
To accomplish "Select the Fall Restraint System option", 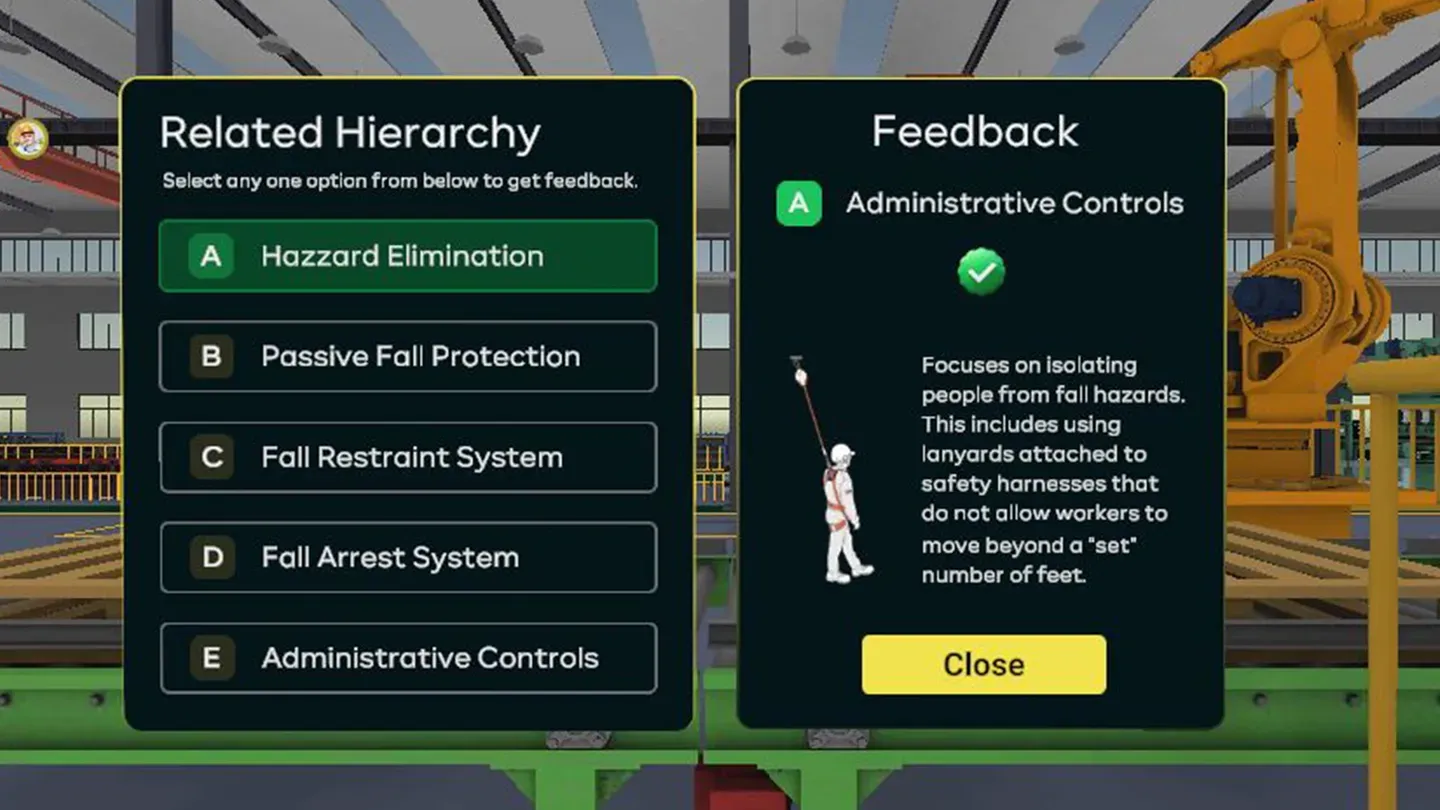I will (x=408, y=457).
